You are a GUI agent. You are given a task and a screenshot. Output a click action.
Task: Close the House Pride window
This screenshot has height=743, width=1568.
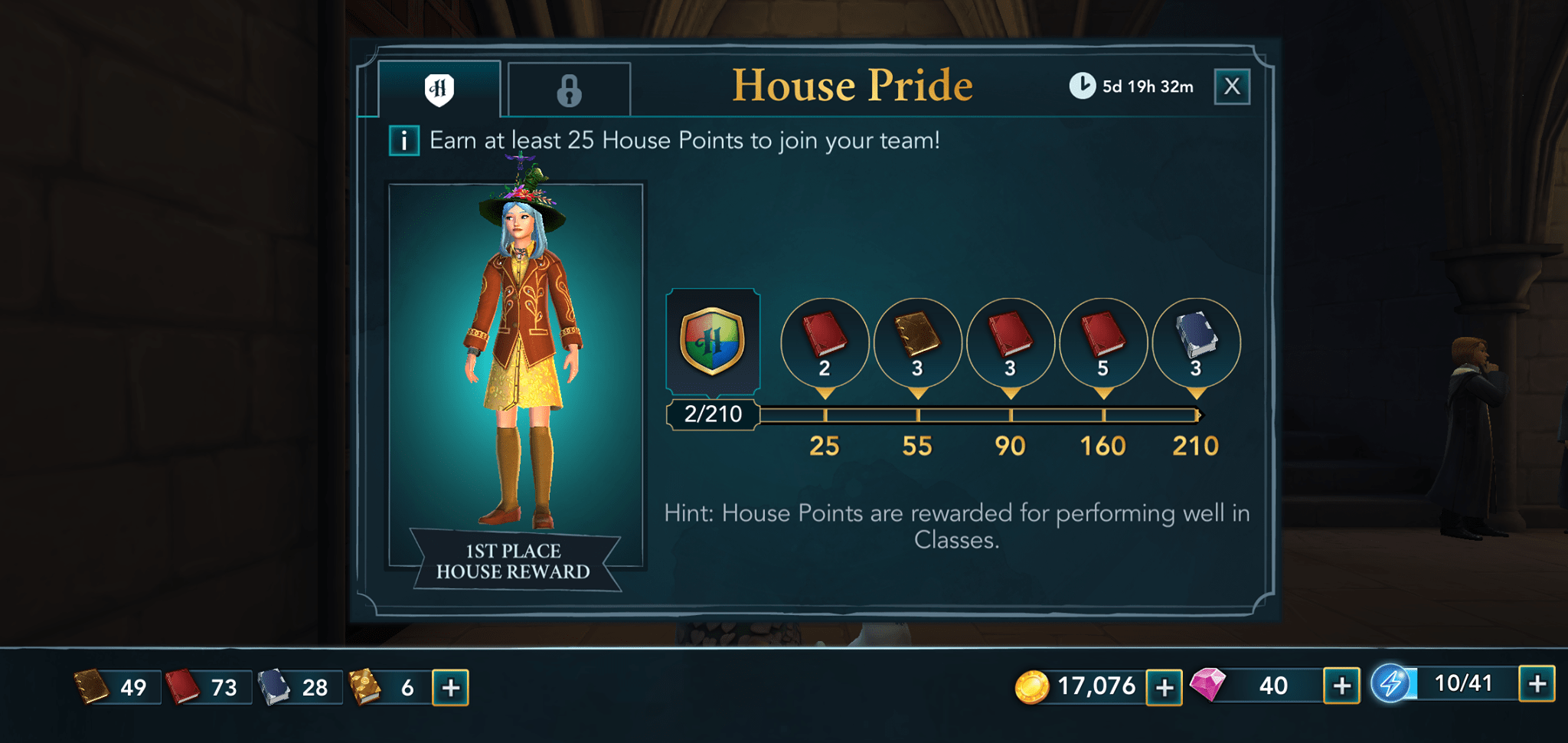coord(1232,87)
